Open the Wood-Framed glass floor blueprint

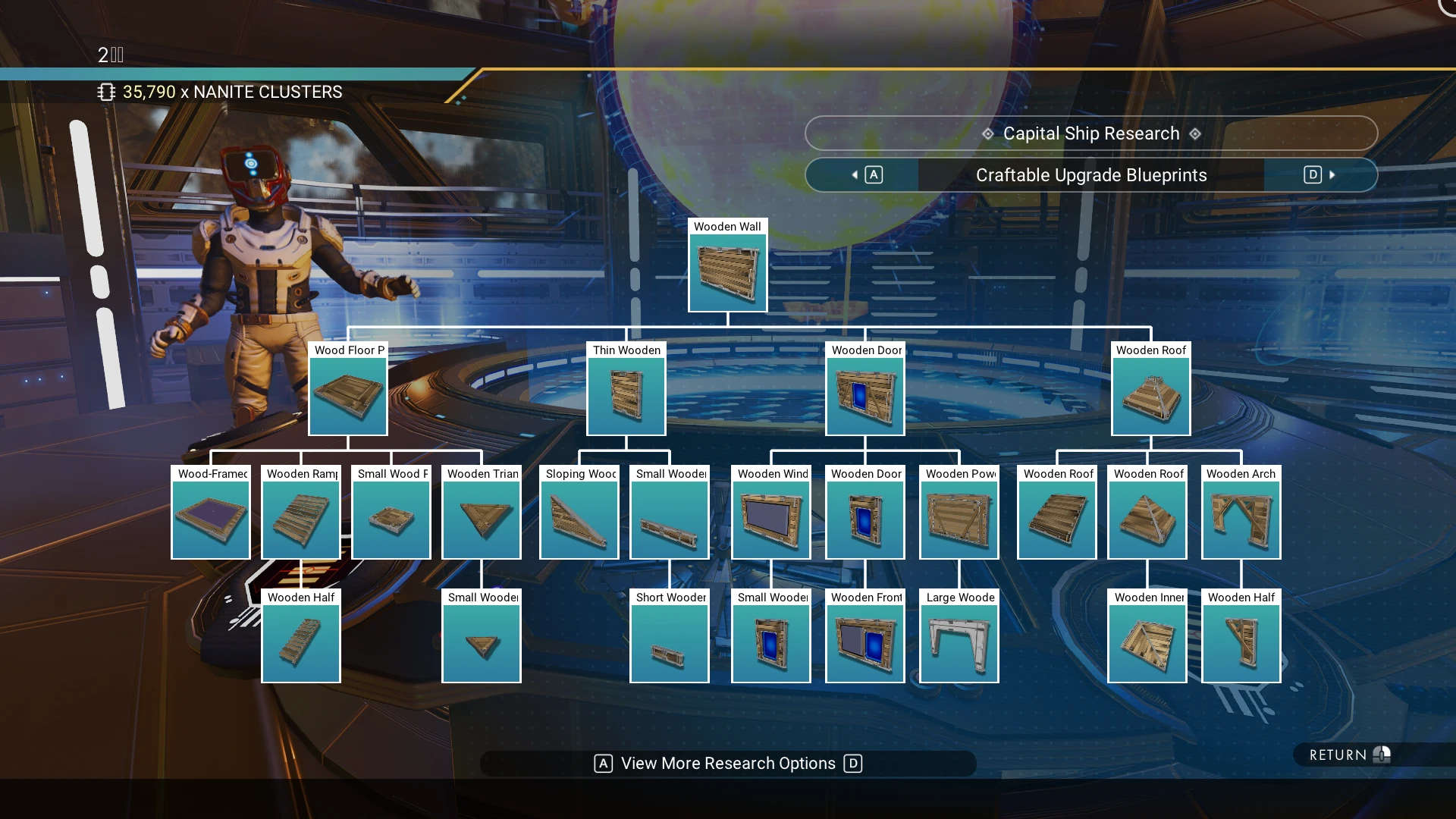coord(211,519)
